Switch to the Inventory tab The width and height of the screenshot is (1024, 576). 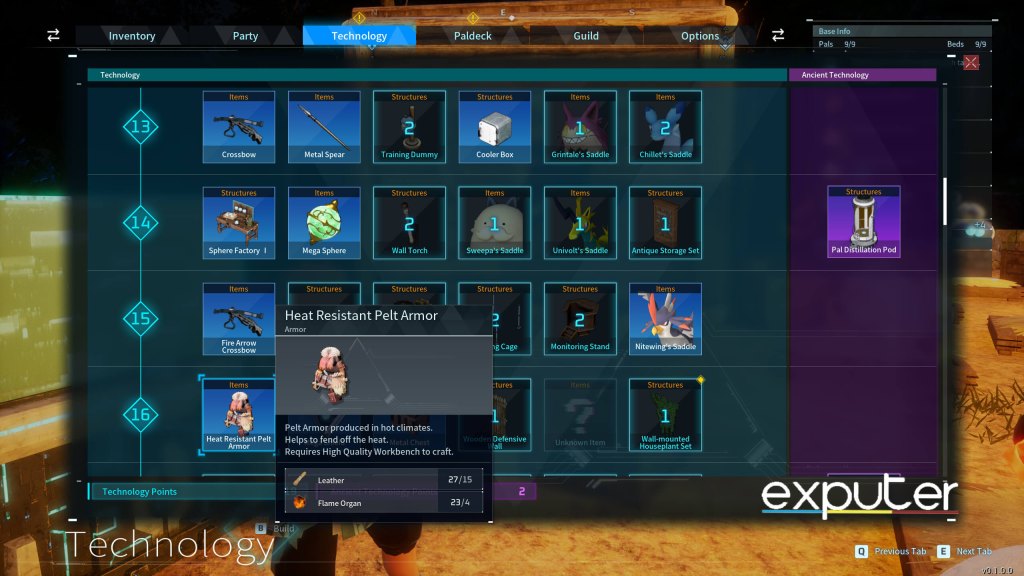pyautogui.click(x=132, y=36)
